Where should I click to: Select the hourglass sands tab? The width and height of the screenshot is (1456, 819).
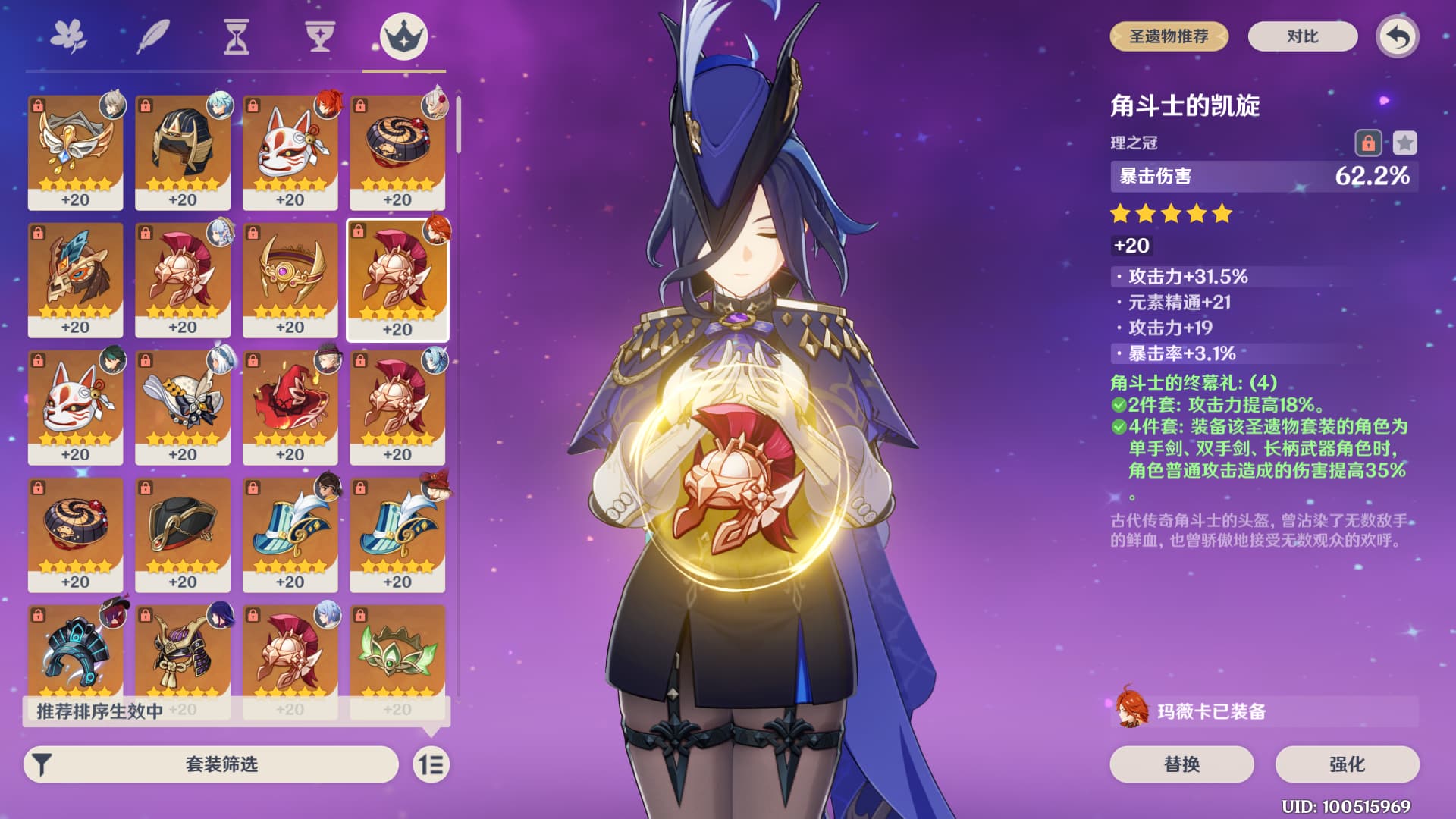coord(237,36)
